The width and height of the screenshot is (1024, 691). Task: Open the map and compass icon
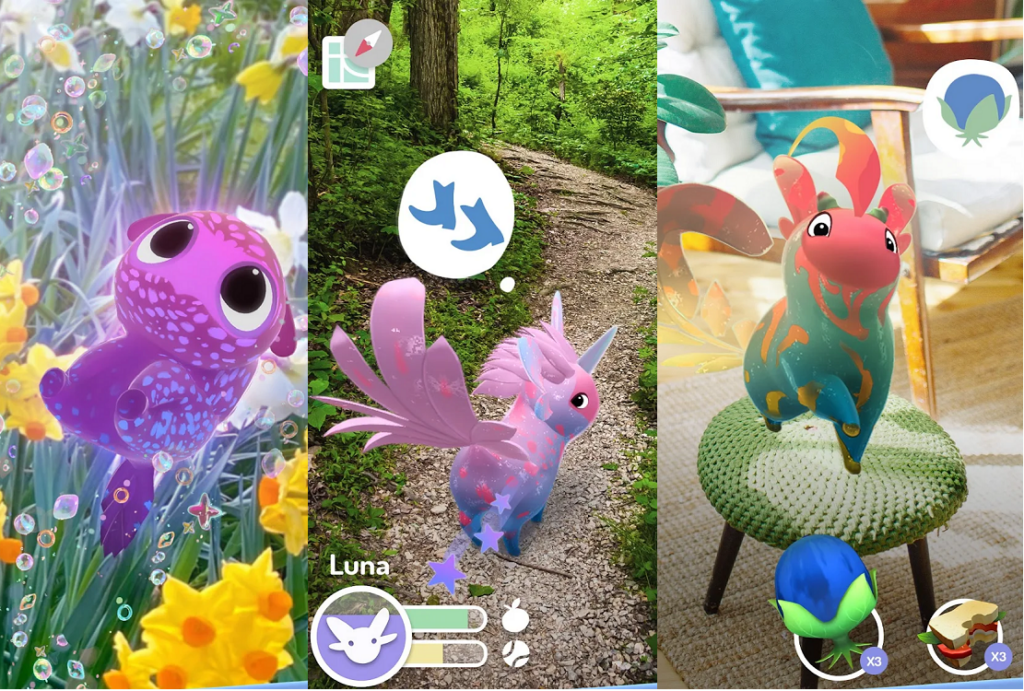356,58
